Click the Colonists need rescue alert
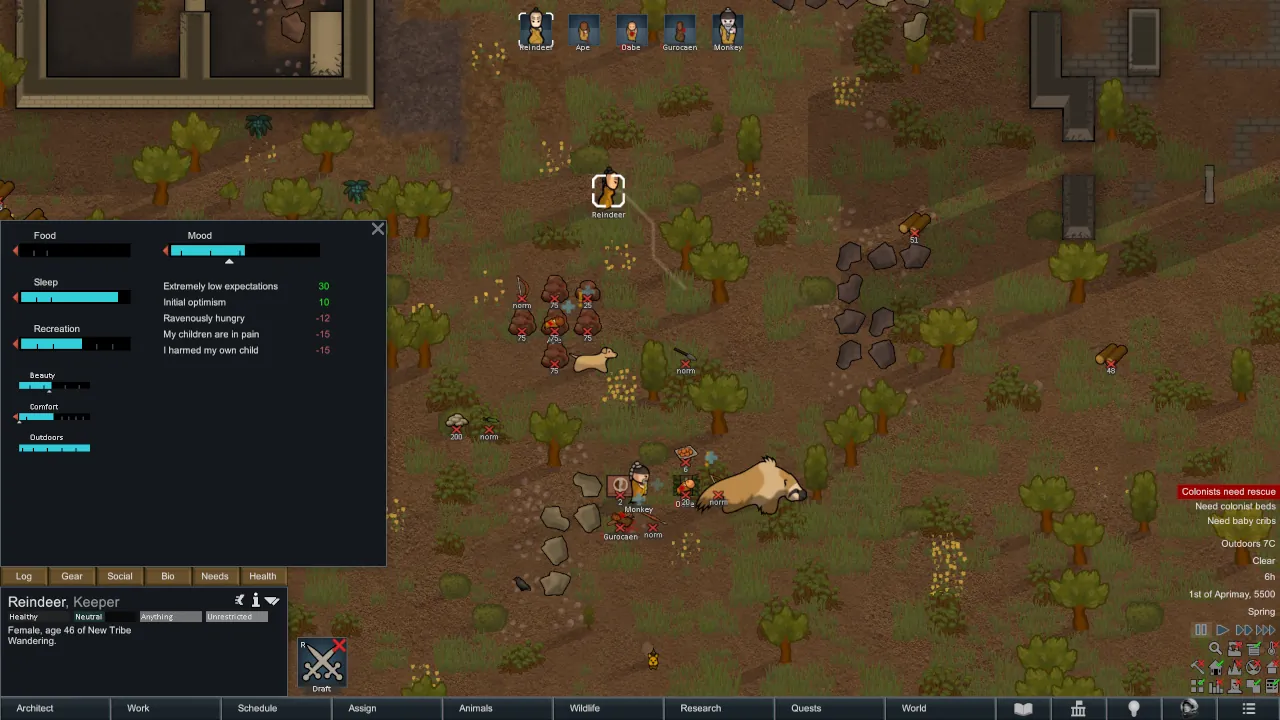Viewport: 1280px width, 720px height. pyautogui.click(x=1228, y=492)
